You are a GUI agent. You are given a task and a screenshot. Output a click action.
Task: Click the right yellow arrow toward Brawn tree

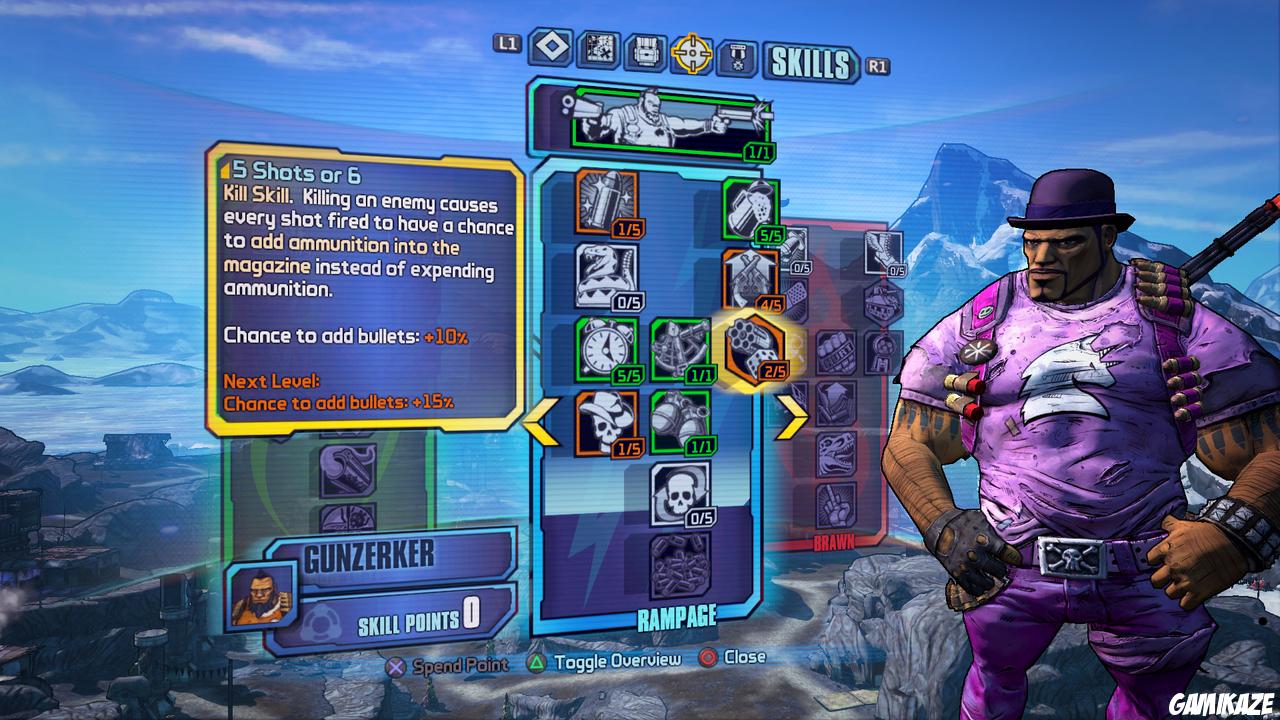click(788, 418)
